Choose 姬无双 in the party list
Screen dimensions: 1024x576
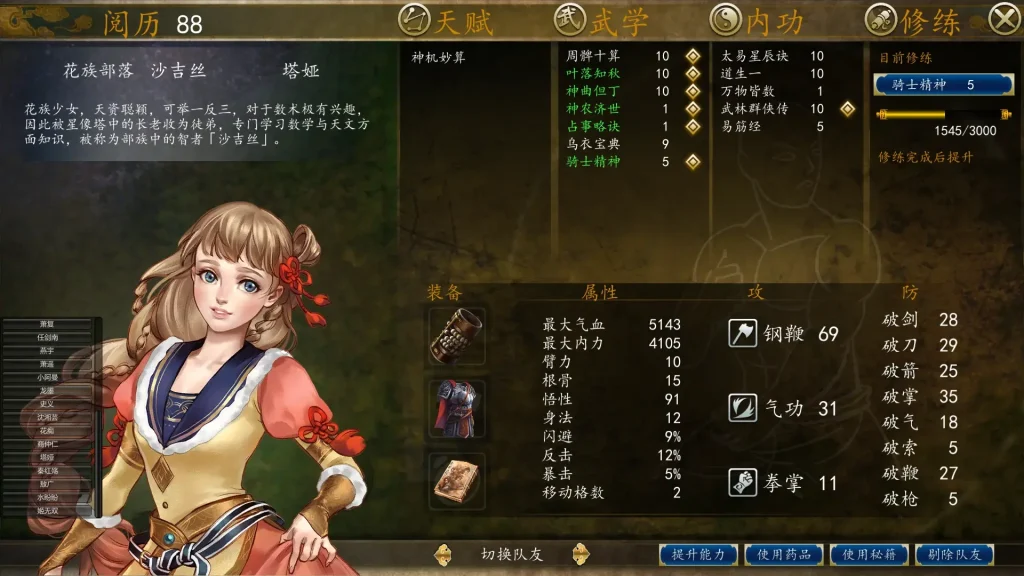click(48, 510)
